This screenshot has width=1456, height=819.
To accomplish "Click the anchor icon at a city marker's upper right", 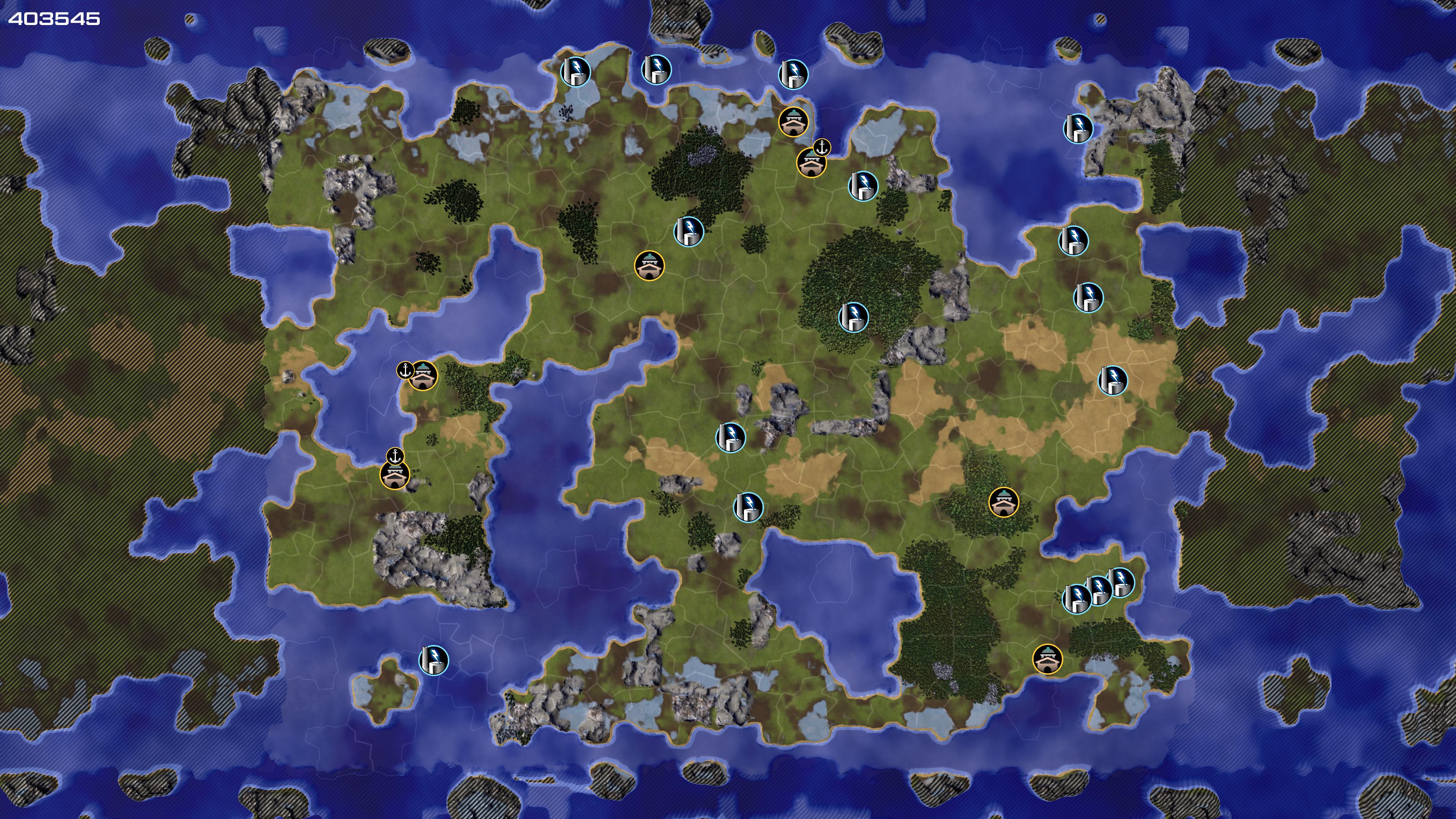I will point(822,148).
